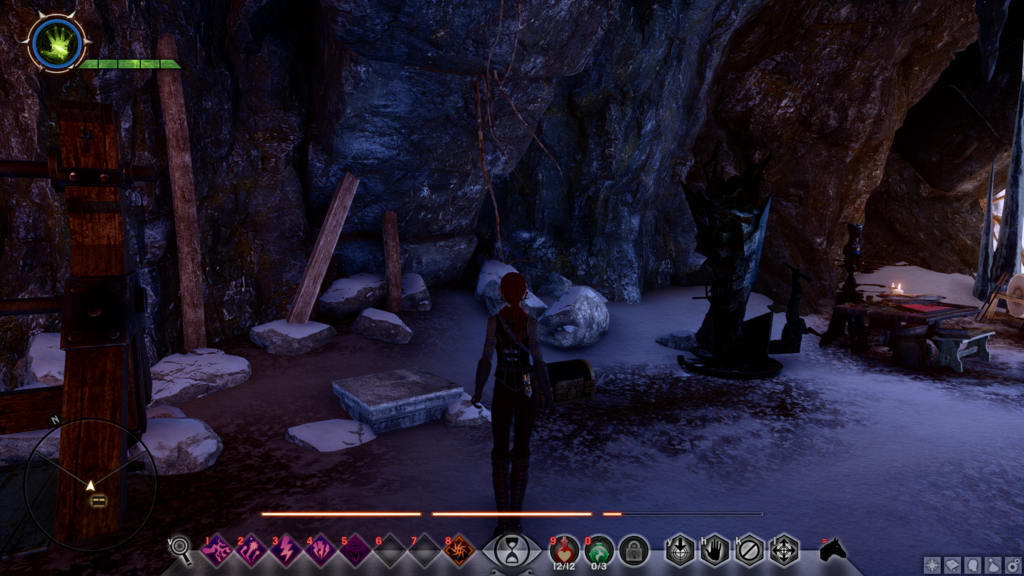Issue the open hand hold command
The width and height of the screenshot is (1024, 576).
(x=714, y=549)
